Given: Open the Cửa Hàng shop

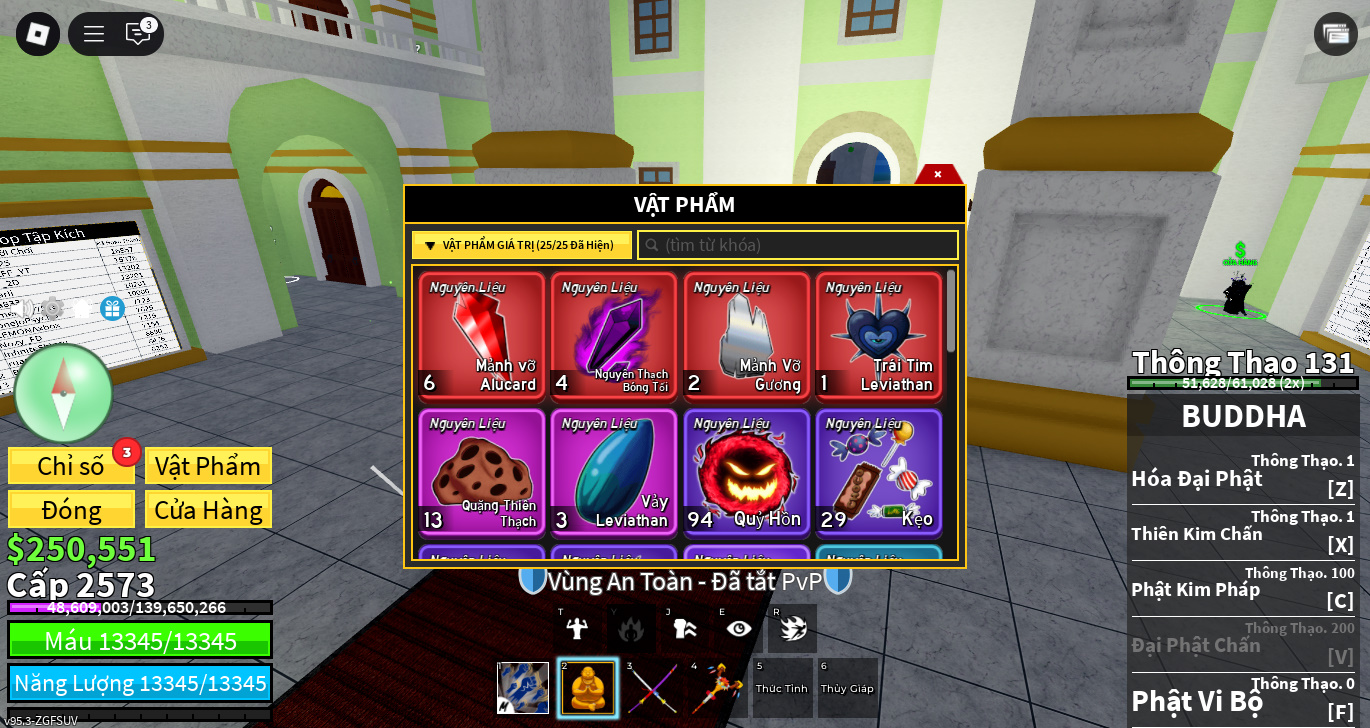Looking at the screenshot, I should 208,510.
